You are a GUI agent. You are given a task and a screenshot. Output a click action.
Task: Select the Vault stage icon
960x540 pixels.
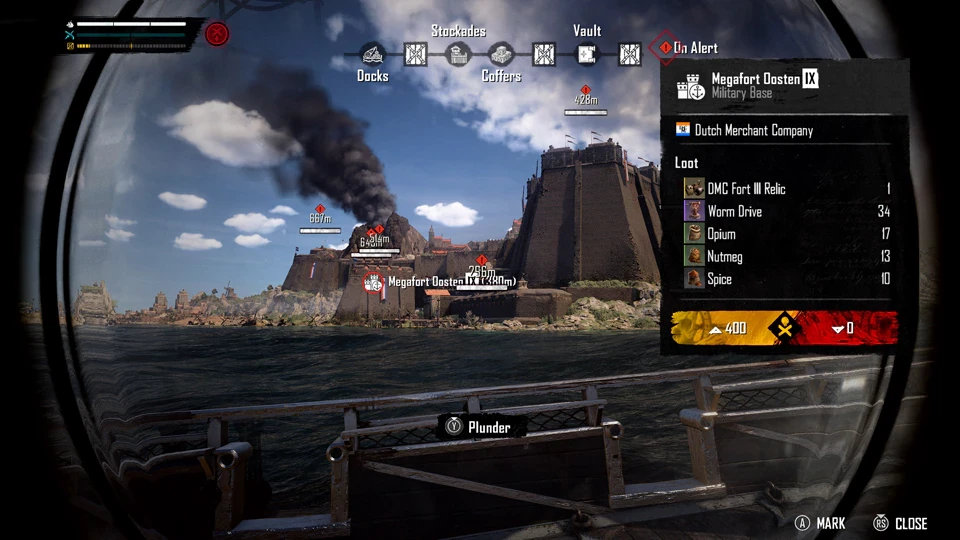pos(587,54)
